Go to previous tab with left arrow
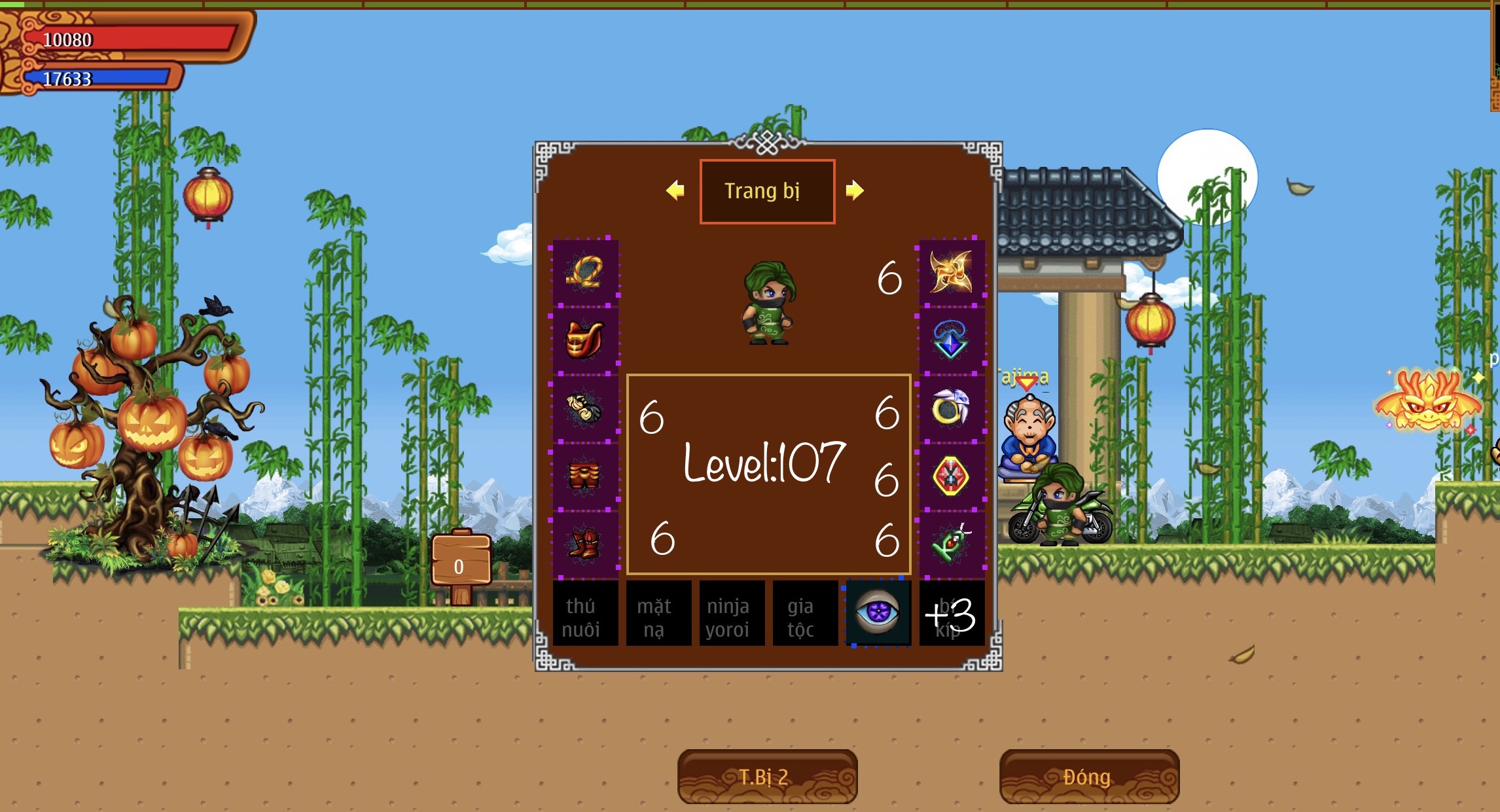 pyautogui.click(x=675, y=190)
